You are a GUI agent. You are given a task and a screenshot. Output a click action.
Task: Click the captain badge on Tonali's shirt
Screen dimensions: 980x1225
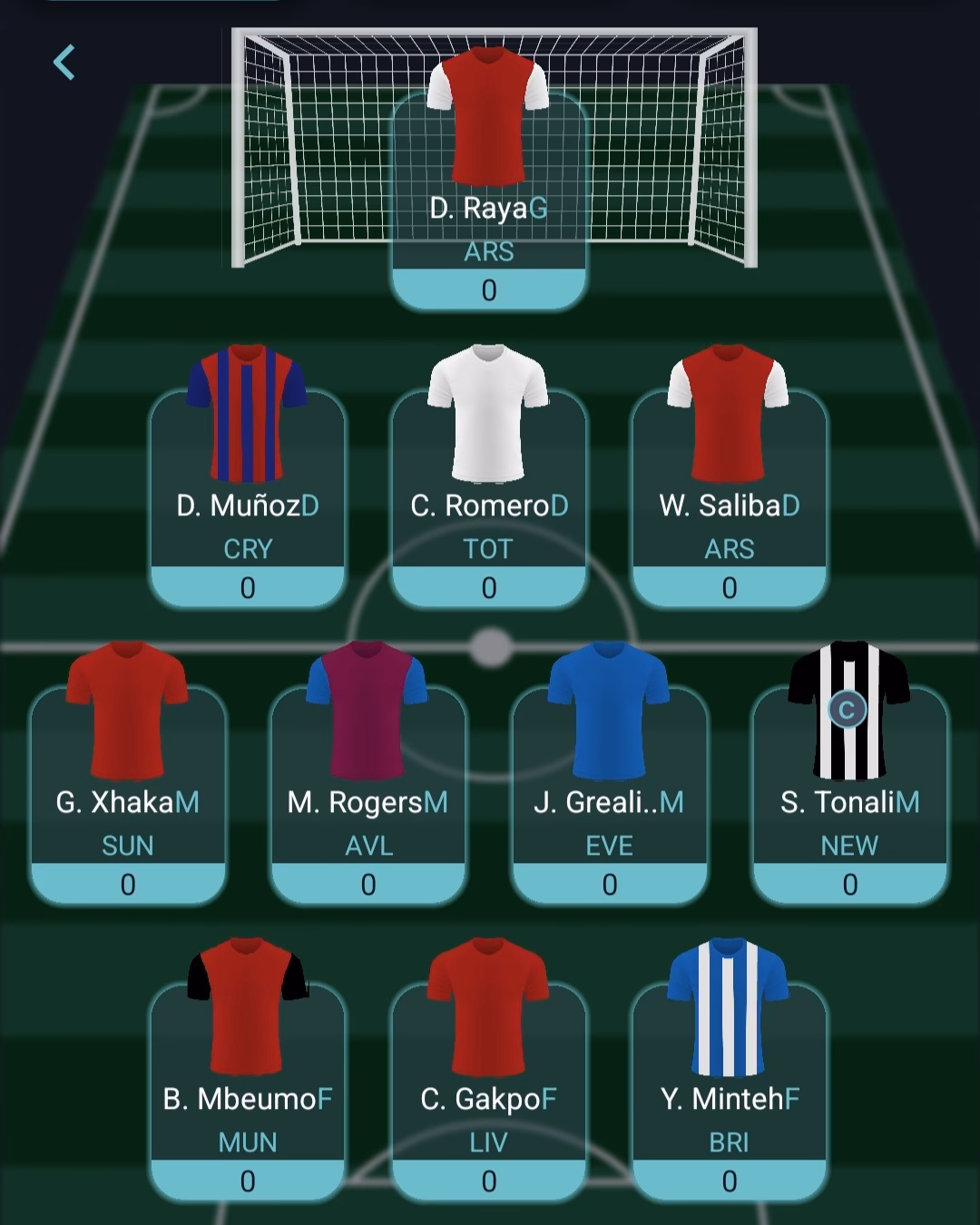click(847, 709)
